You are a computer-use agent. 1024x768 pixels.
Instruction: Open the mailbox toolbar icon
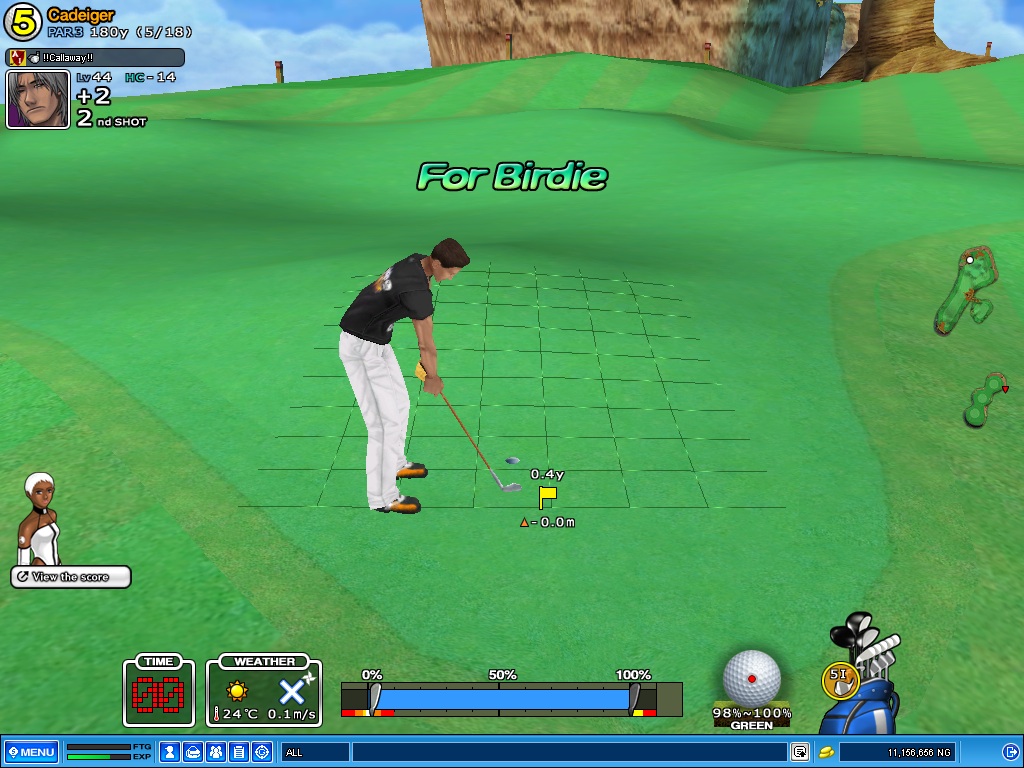(194, 752)
